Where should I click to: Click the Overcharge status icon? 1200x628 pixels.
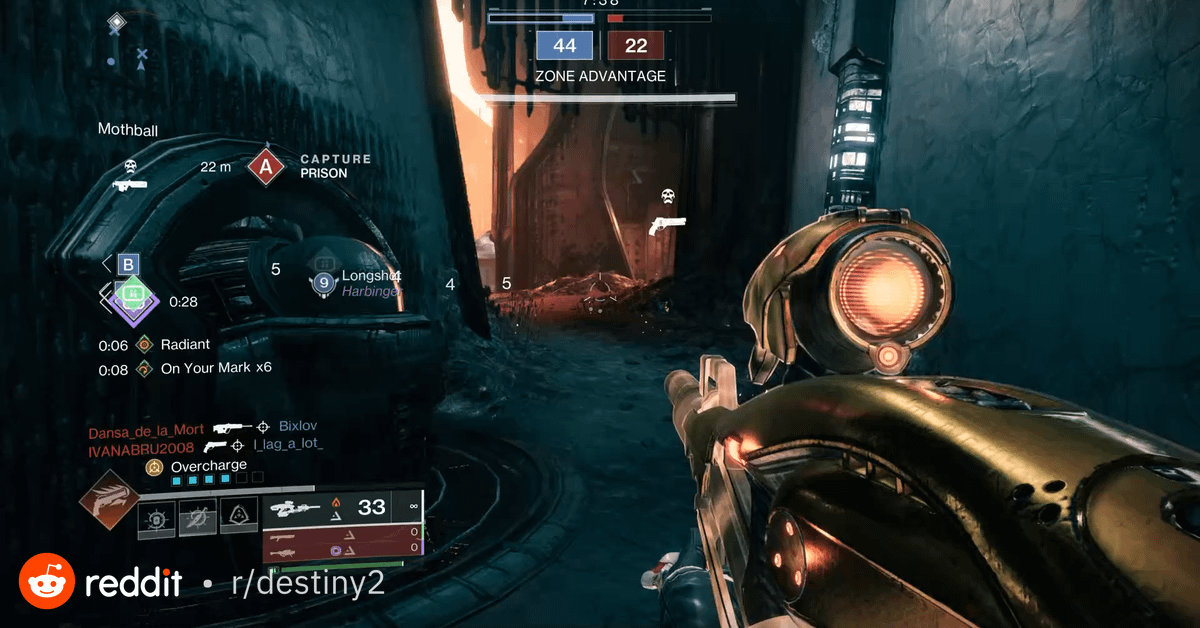[x=154, y=467]
